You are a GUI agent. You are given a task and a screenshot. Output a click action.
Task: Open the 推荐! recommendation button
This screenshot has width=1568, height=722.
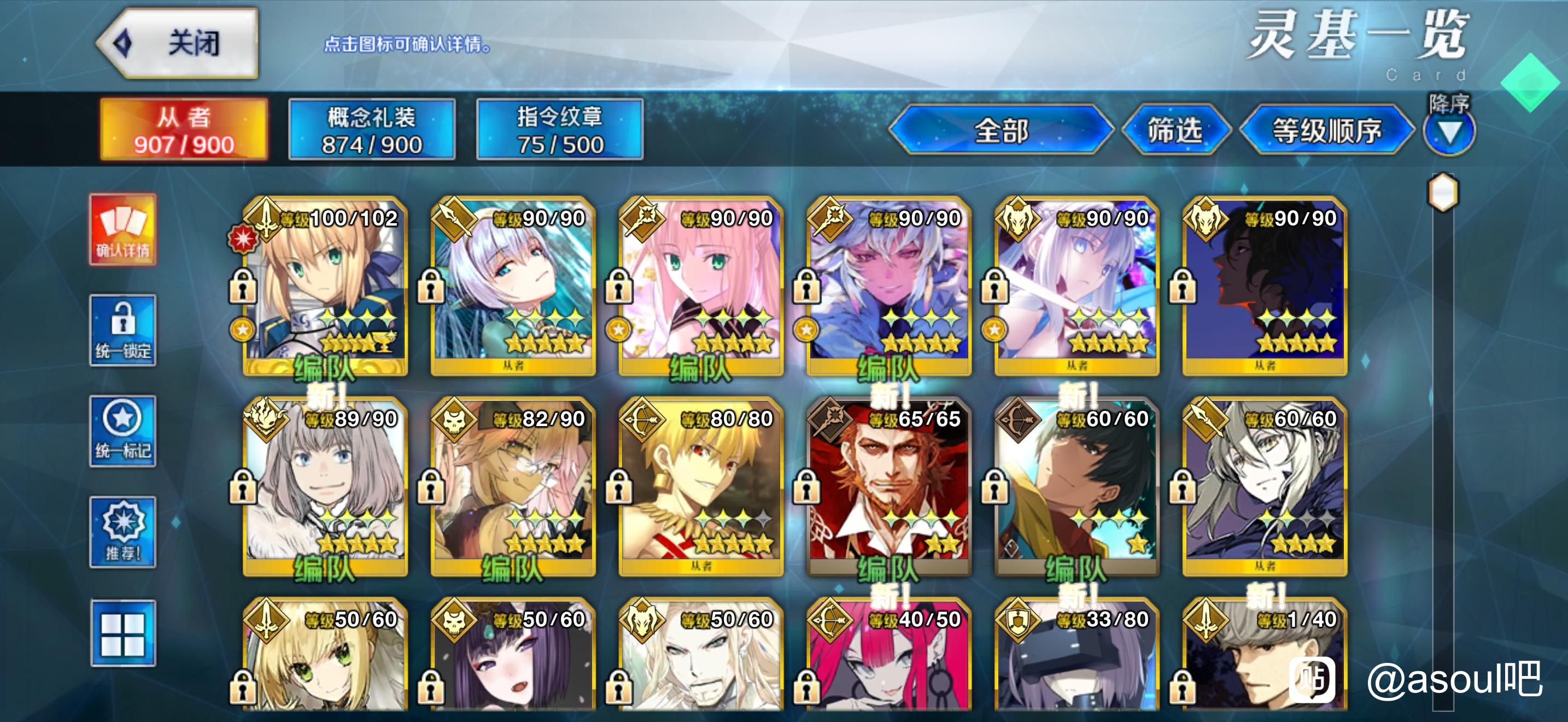coord(123,532)
